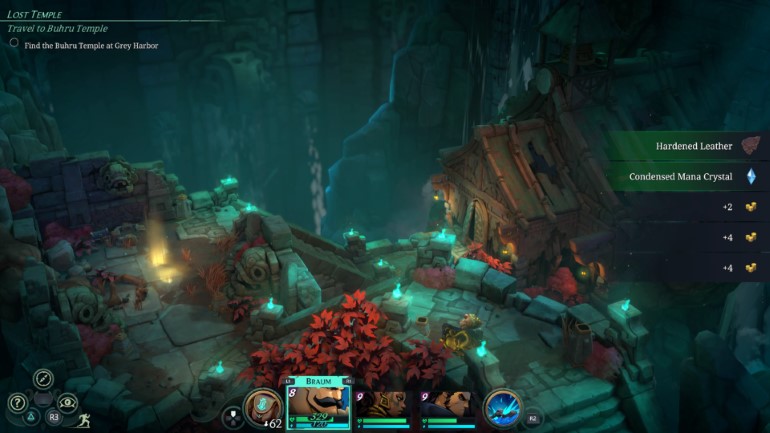Select Braum's character portrait
The width and height of the screenshot is (770, 433).
(319, 401)
